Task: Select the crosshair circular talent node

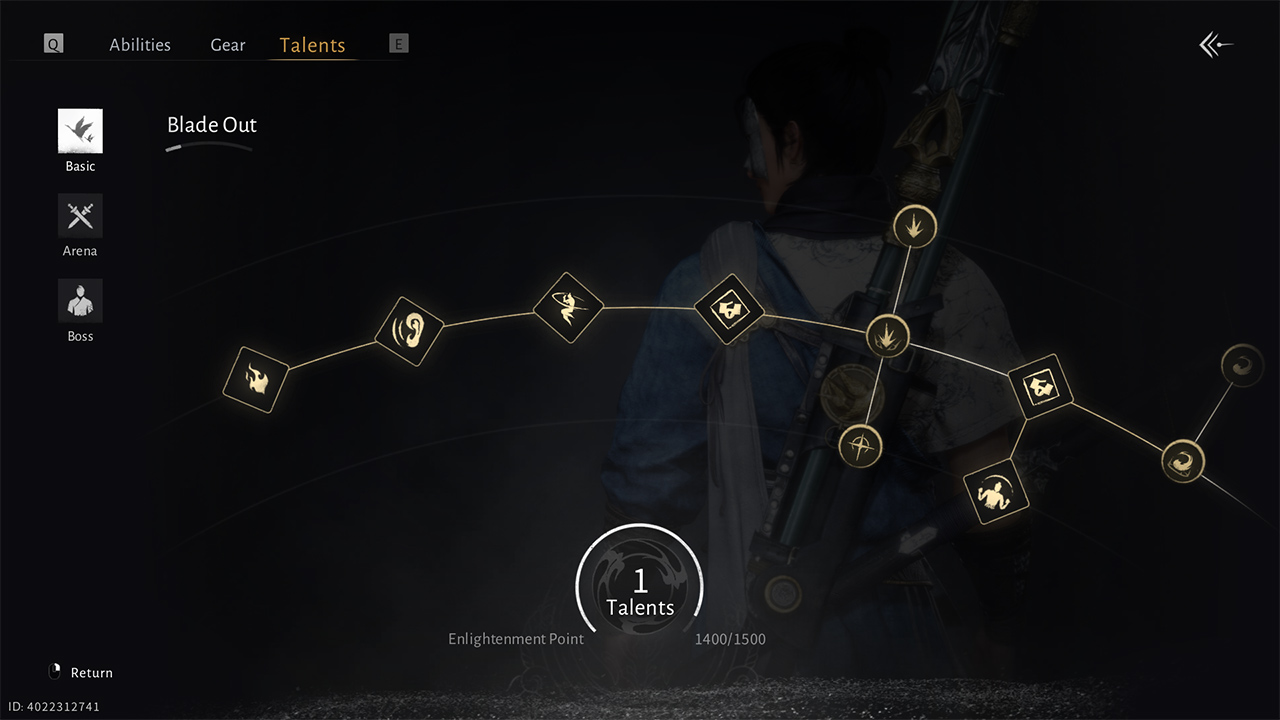Action: click(859, 445)
